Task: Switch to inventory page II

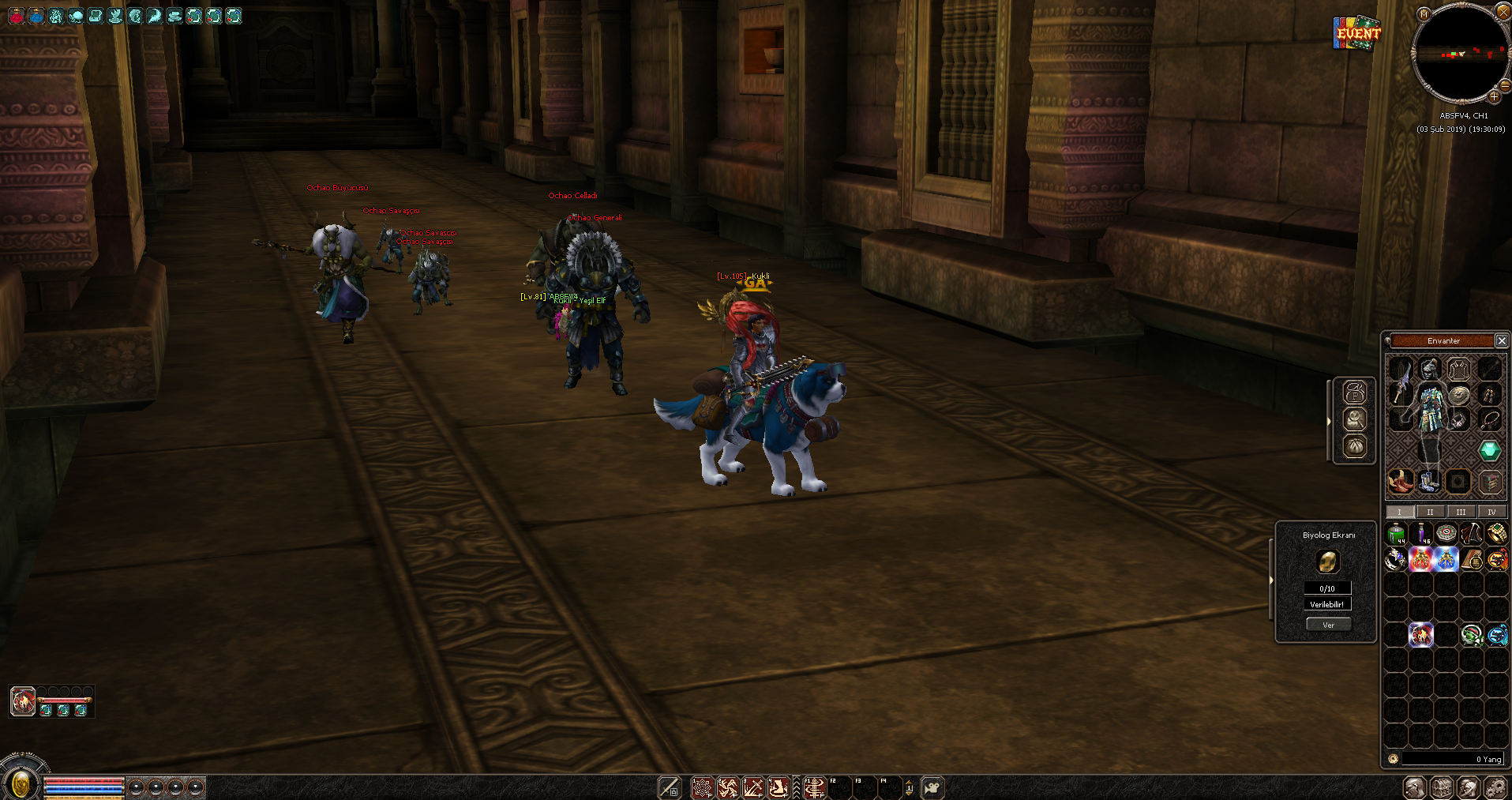Action: click(1430, 512)
